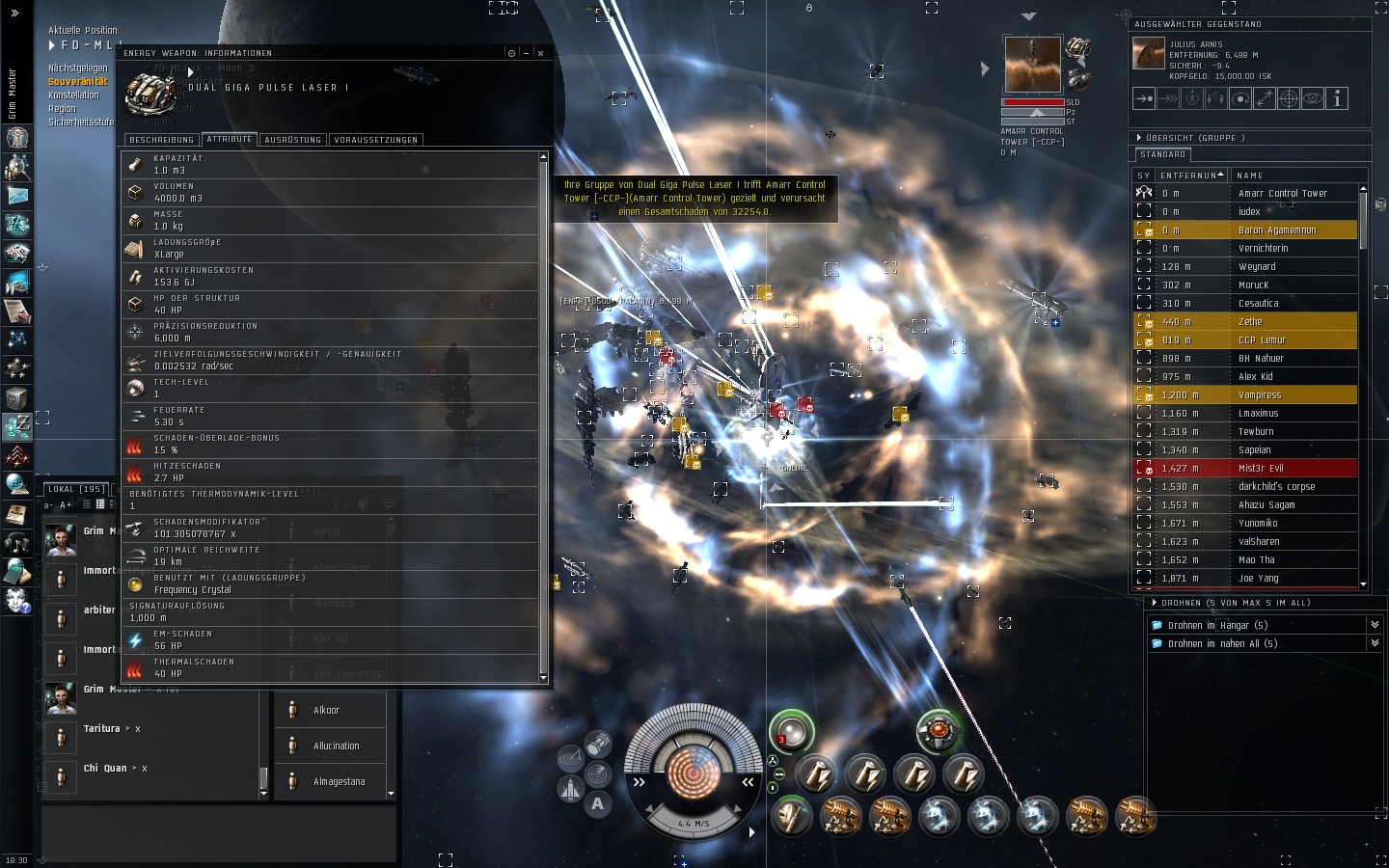Expand Drohnen im nahen All group
The height and width of the screenshot is (868, 1389).
1375,643
